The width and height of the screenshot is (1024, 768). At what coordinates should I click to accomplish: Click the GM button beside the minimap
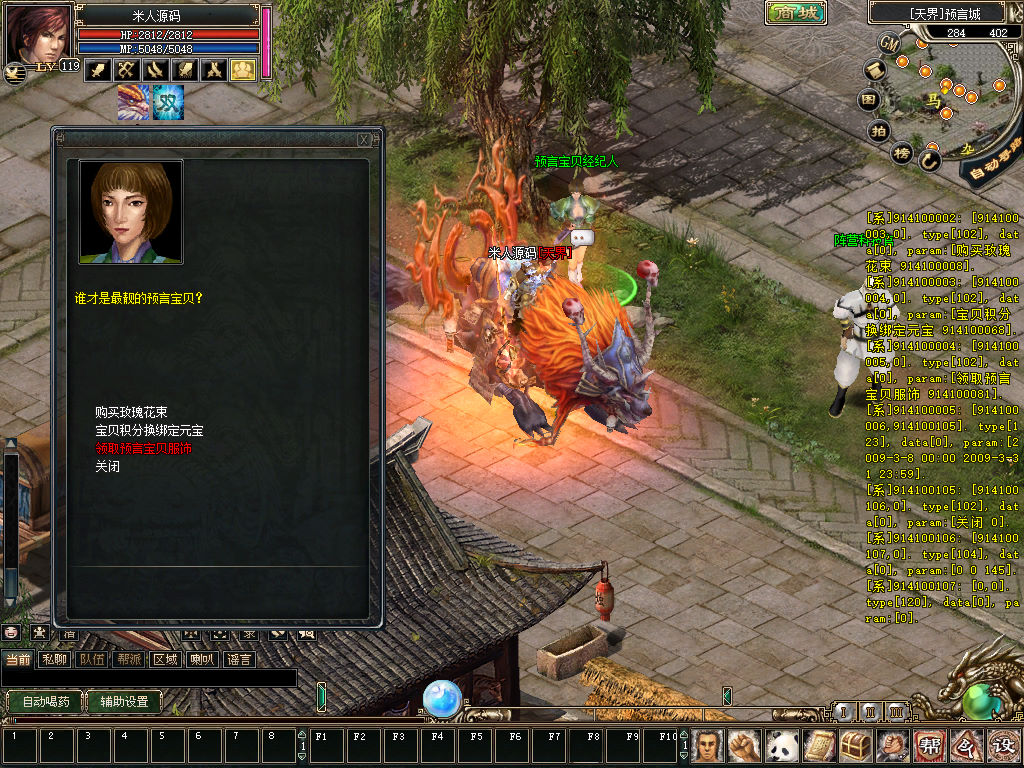890,43
